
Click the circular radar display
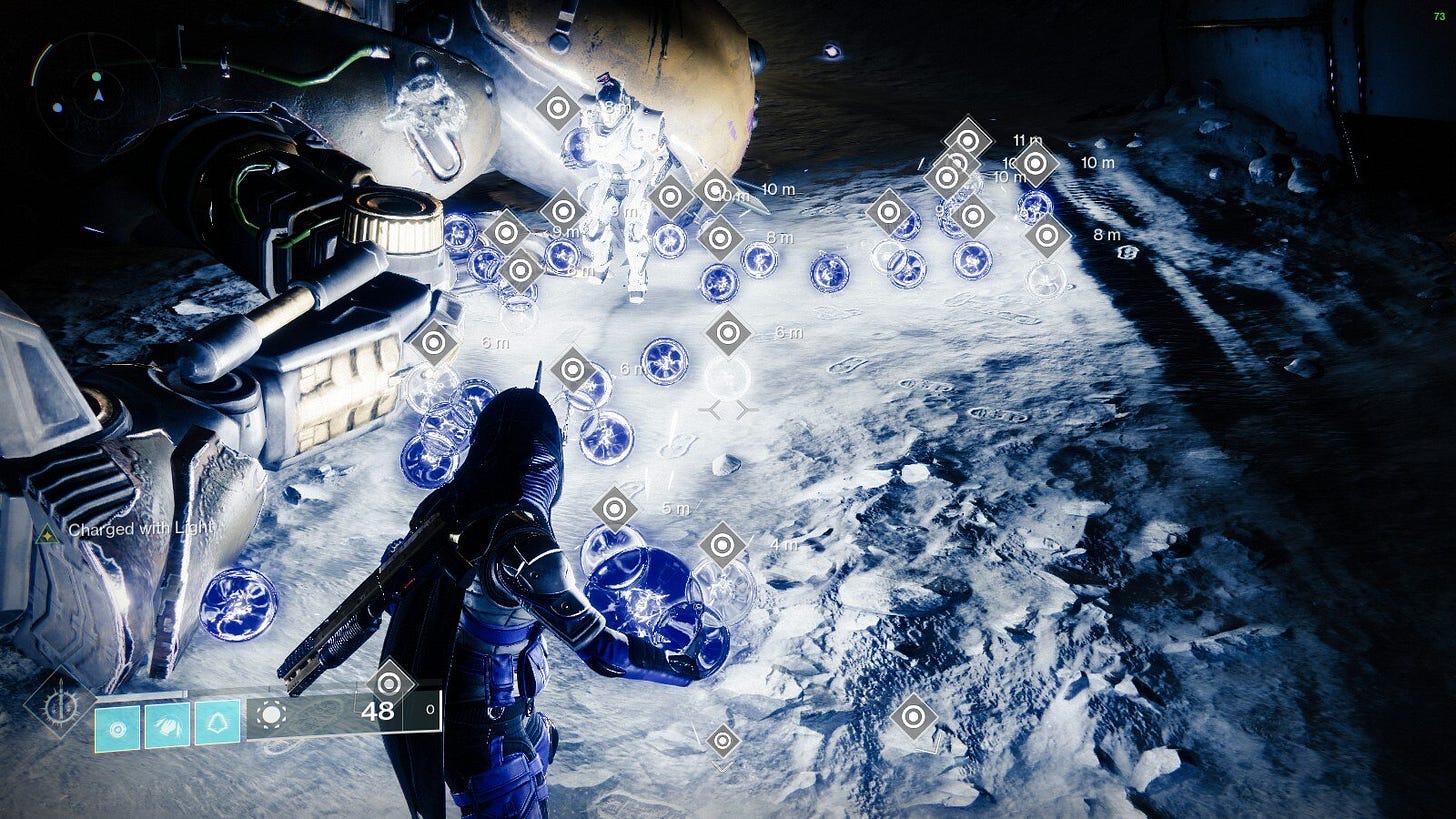pos(97,94)
